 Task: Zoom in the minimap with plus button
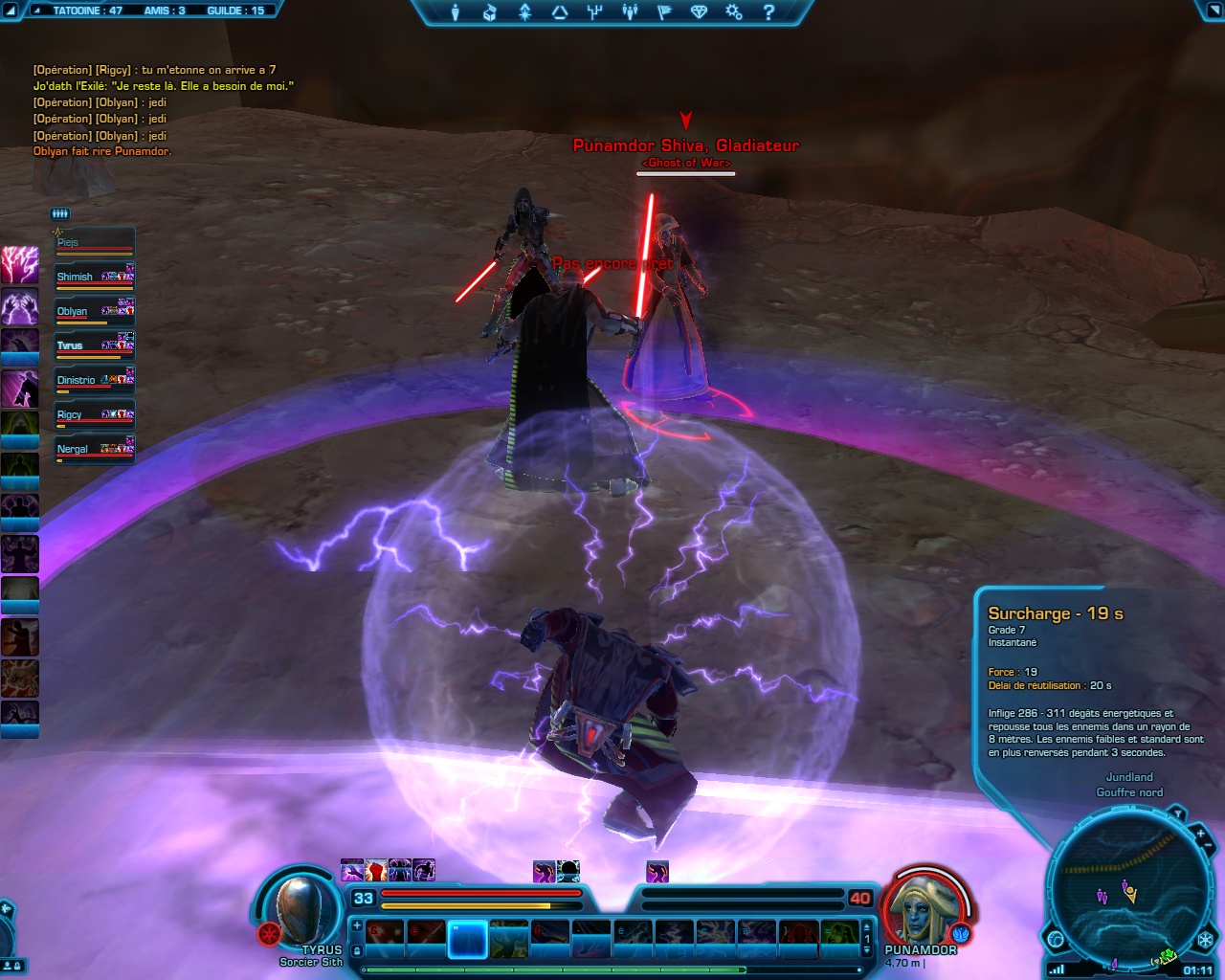[x=1200, y=835]
